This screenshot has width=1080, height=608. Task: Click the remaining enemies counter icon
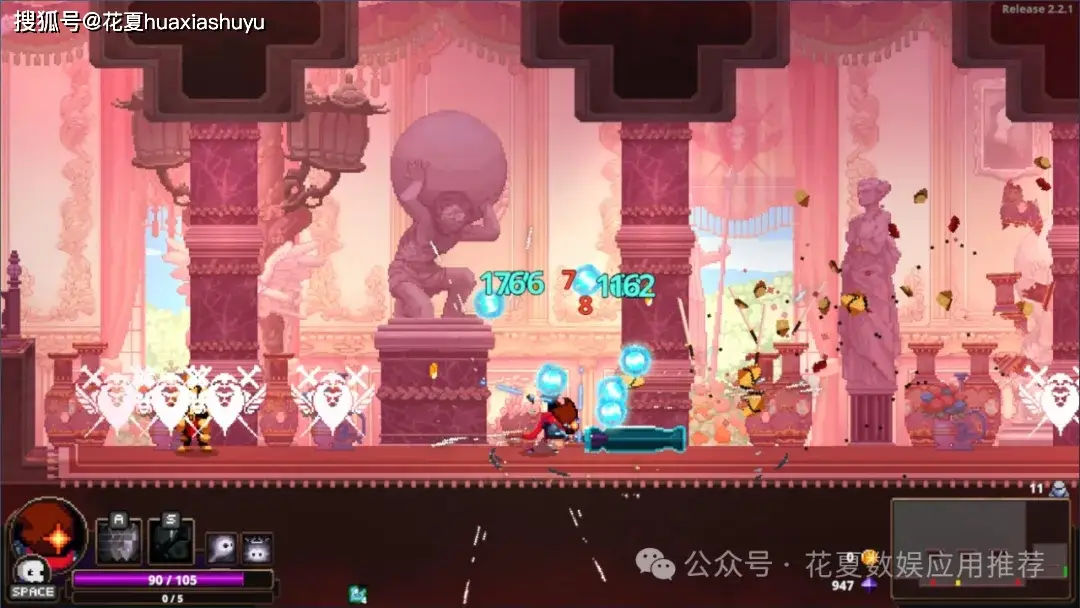pos(1059,489)
